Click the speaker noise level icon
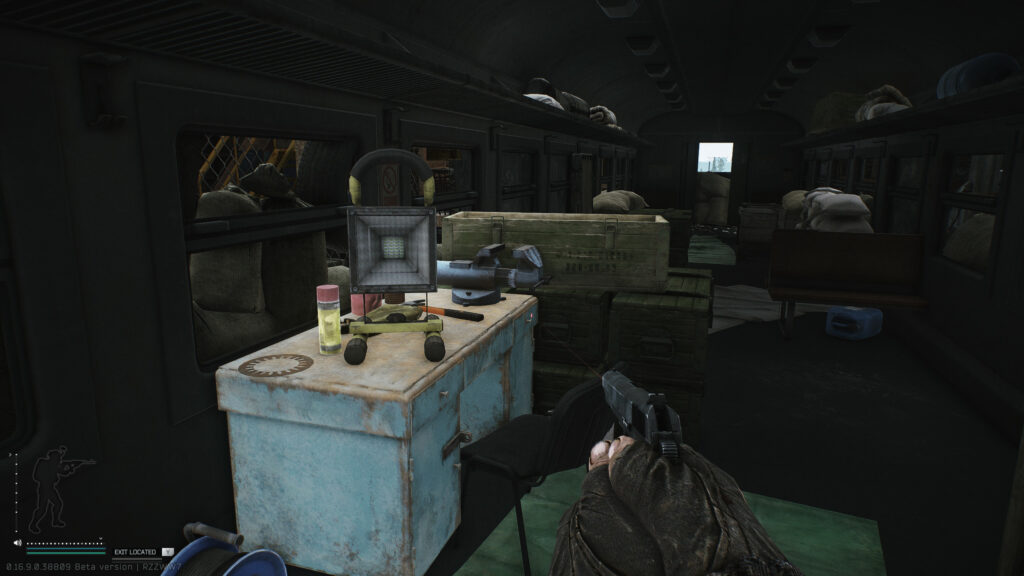The width and height of the screenshot is (1024, 576). click(17, 542)
